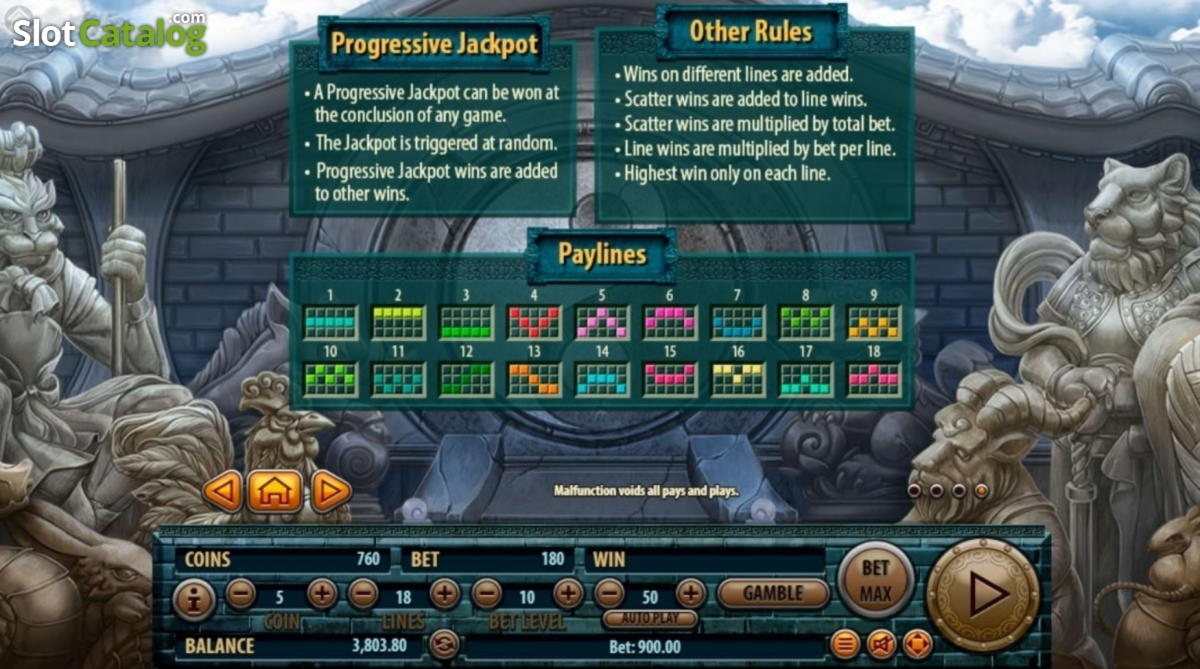The height and width of the screenshot is (669, 1200).
Task: Lower the bet level
Action: click(x=486, y=594)
